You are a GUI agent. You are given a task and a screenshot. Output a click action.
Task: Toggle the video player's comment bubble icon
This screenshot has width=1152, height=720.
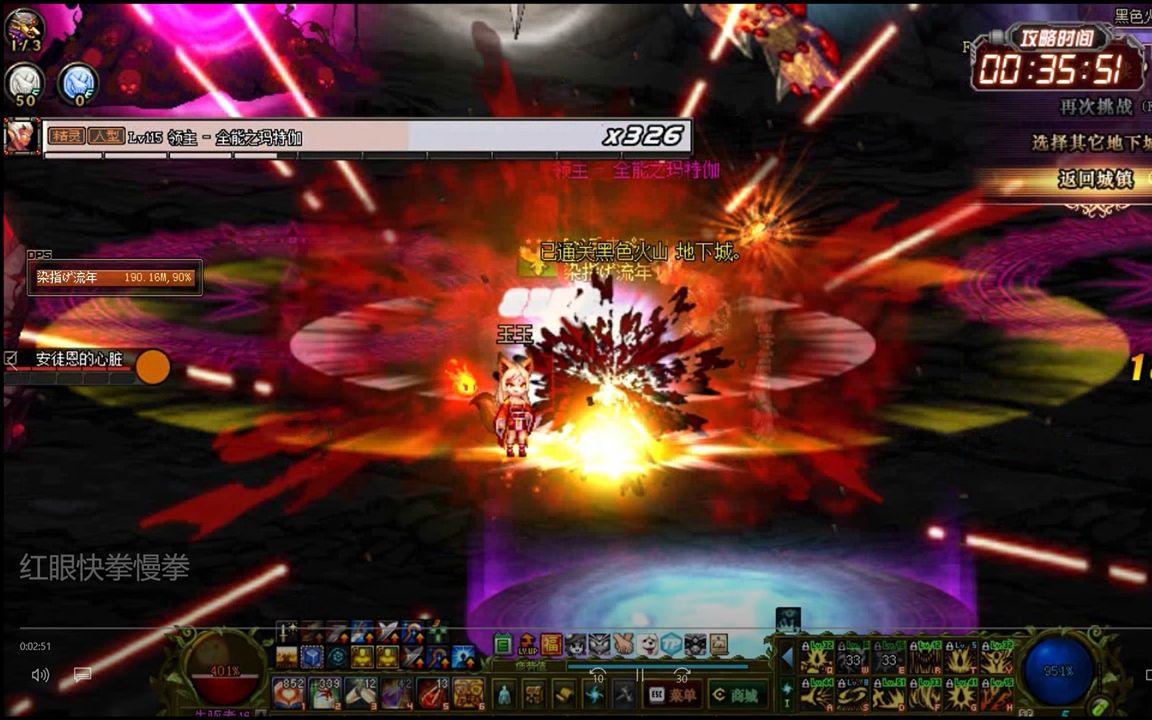pos(82,675)
